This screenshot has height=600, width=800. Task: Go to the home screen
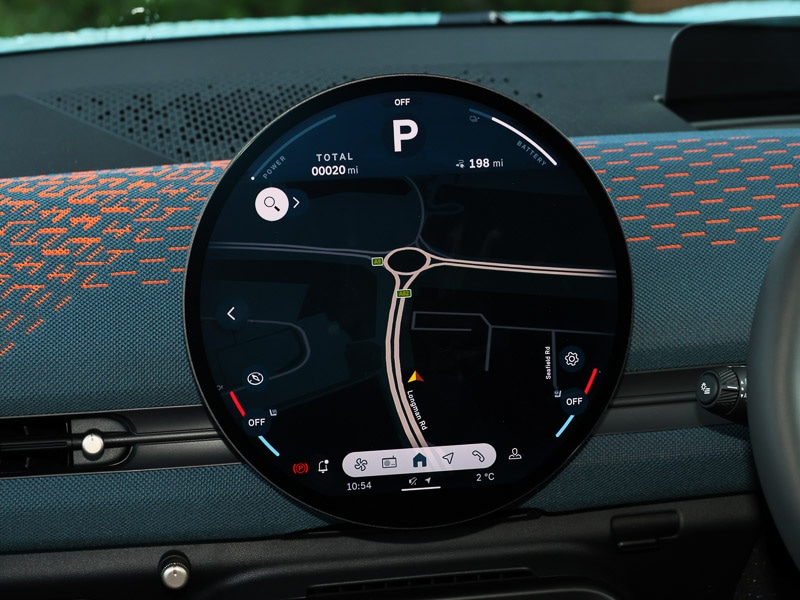[x=420, y=460]
